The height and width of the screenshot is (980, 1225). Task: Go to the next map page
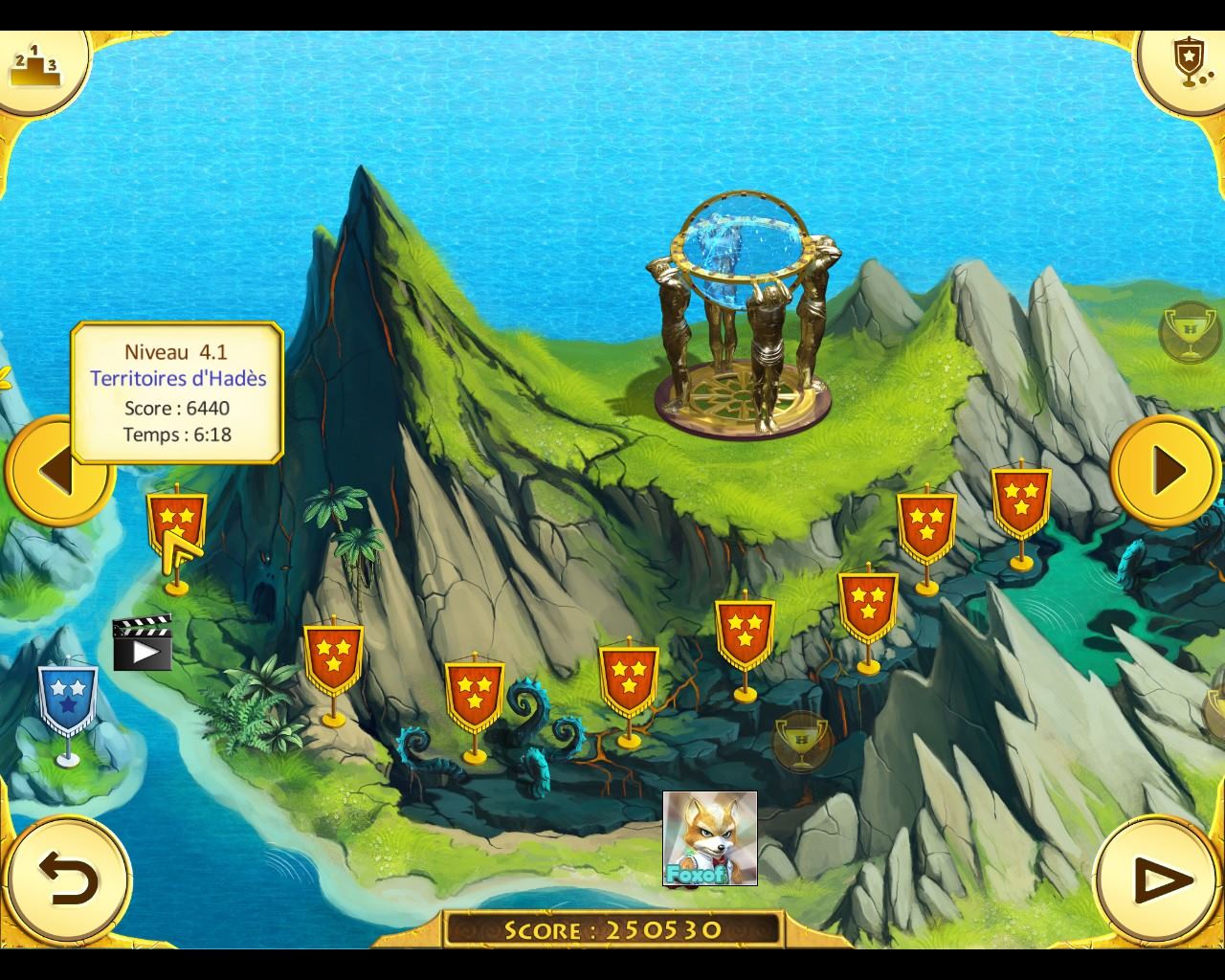click(1165, 471)
